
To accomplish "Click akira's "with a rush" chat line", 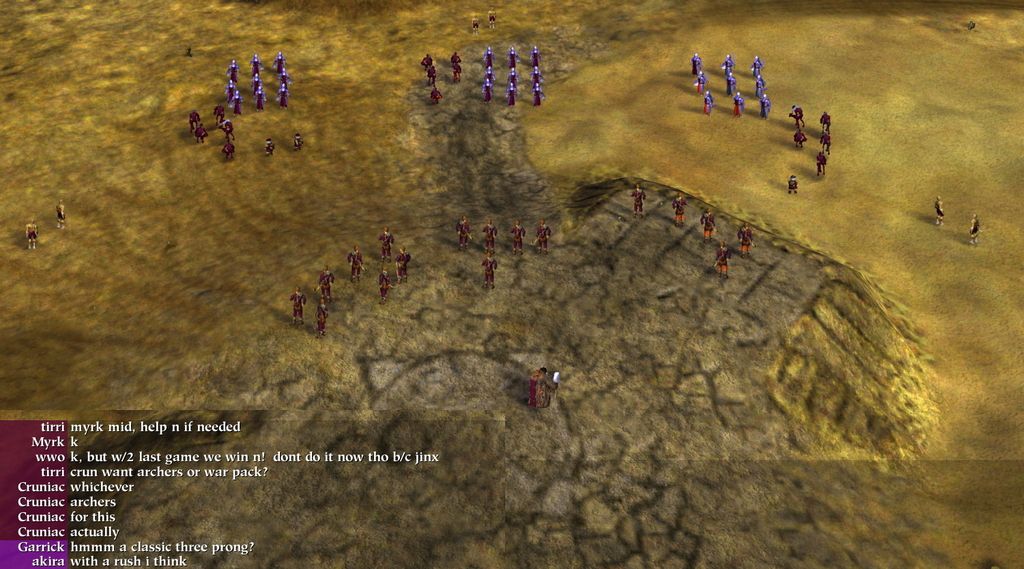I will [x=128, y=562].
